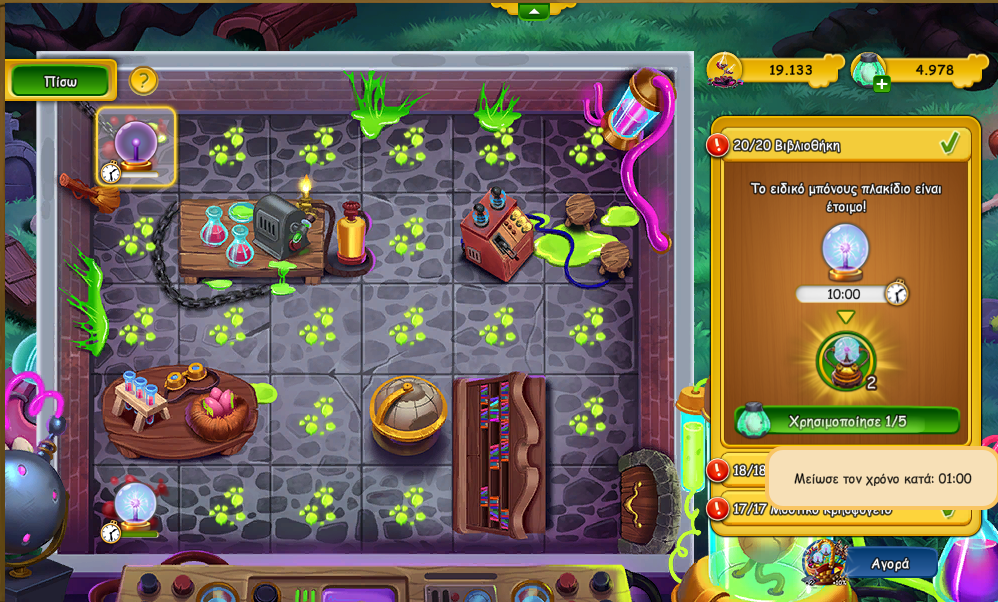This screenshot has width=998, height=602.
Task: Toggle the green arrow tab at top
Action: (x=533, y=11)
